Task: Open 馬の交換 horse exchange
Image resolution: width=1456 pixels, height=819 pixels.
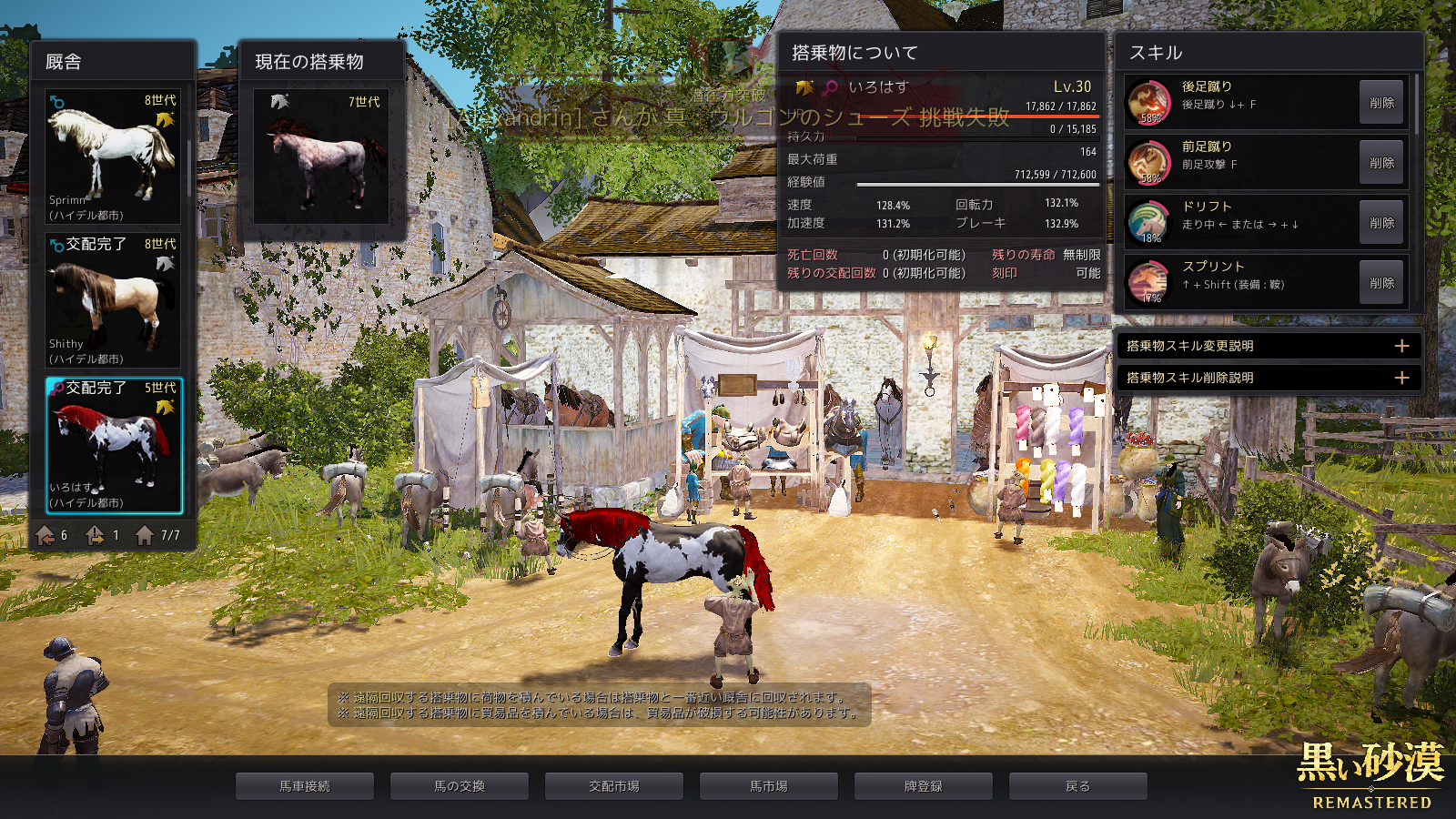Action: [460, 786]
